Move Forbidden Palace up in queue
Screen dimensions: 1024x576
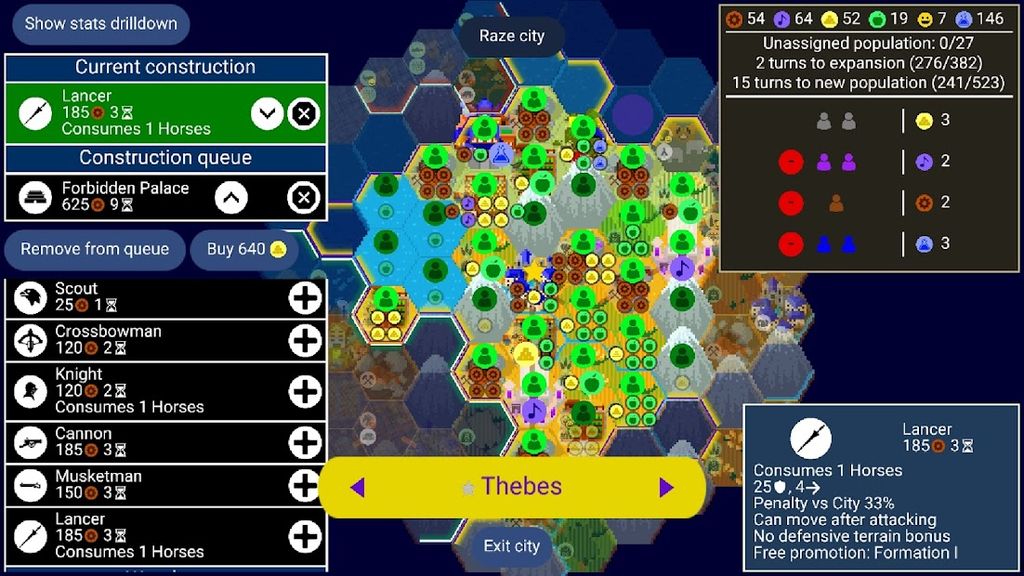[231, 198]
